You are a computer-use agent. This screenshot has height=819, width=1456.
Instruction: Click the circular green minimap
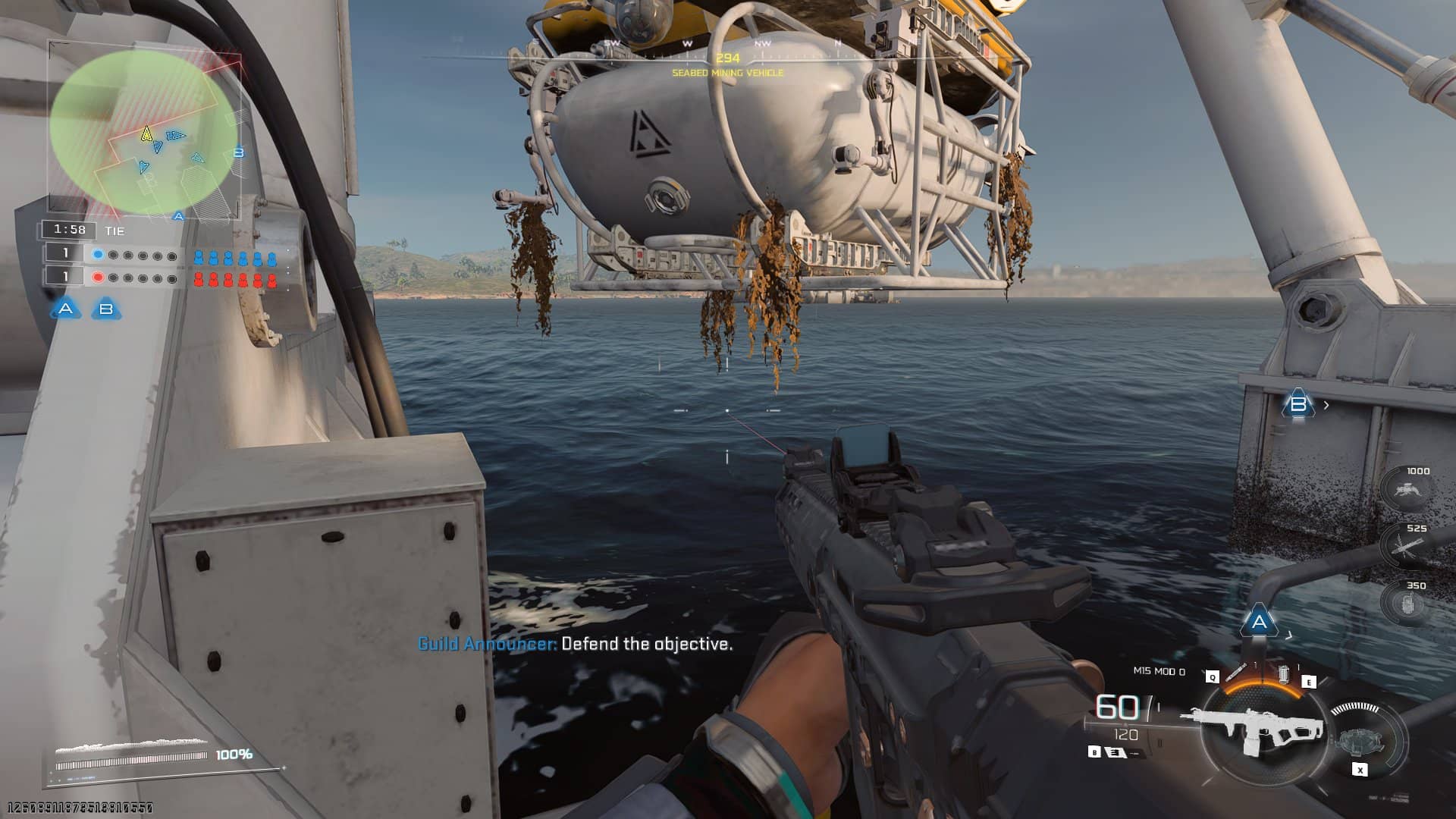tap(144, 133)
